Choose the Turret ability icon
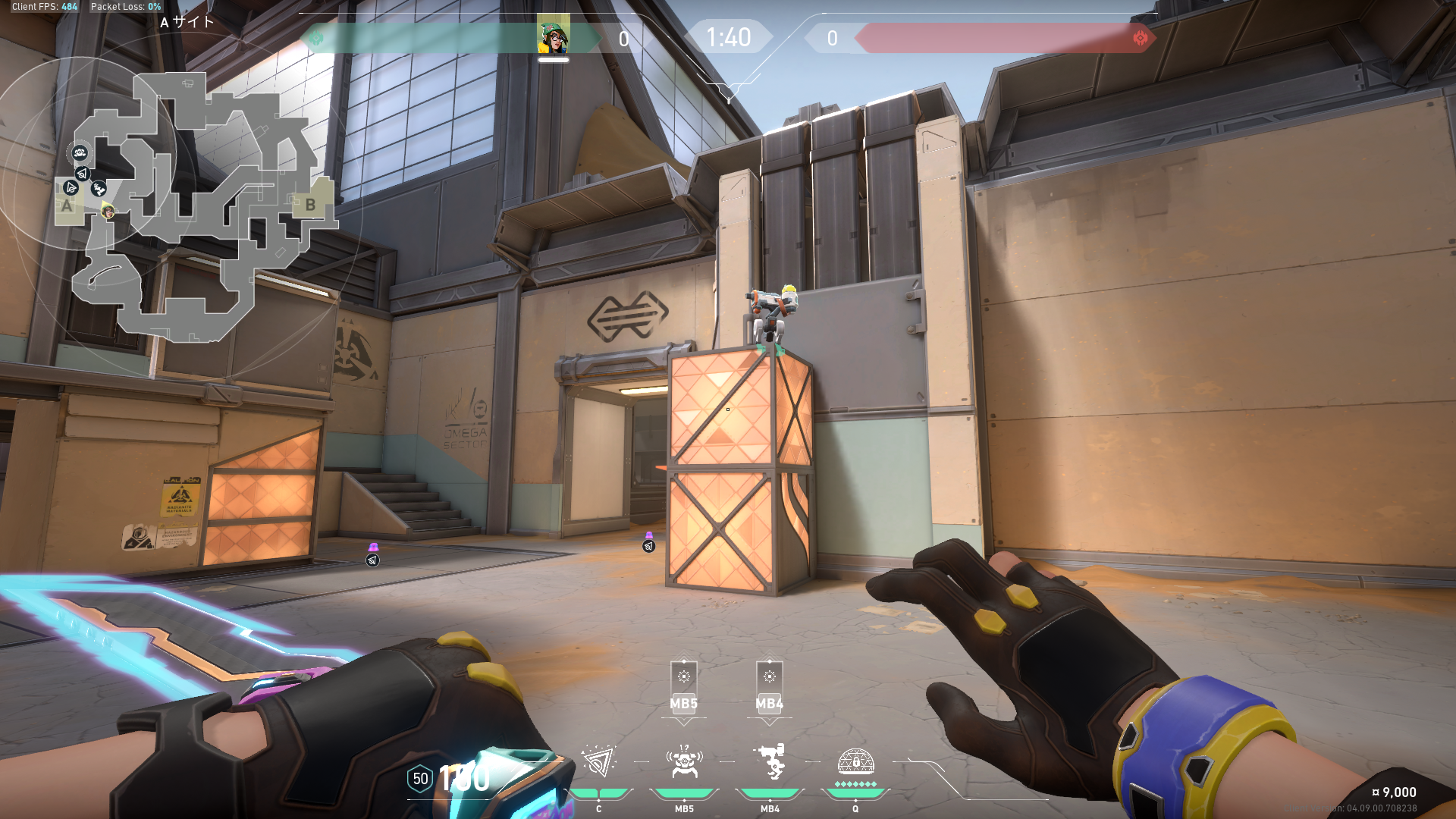The image size is (1456, 819). click(770, 762)
